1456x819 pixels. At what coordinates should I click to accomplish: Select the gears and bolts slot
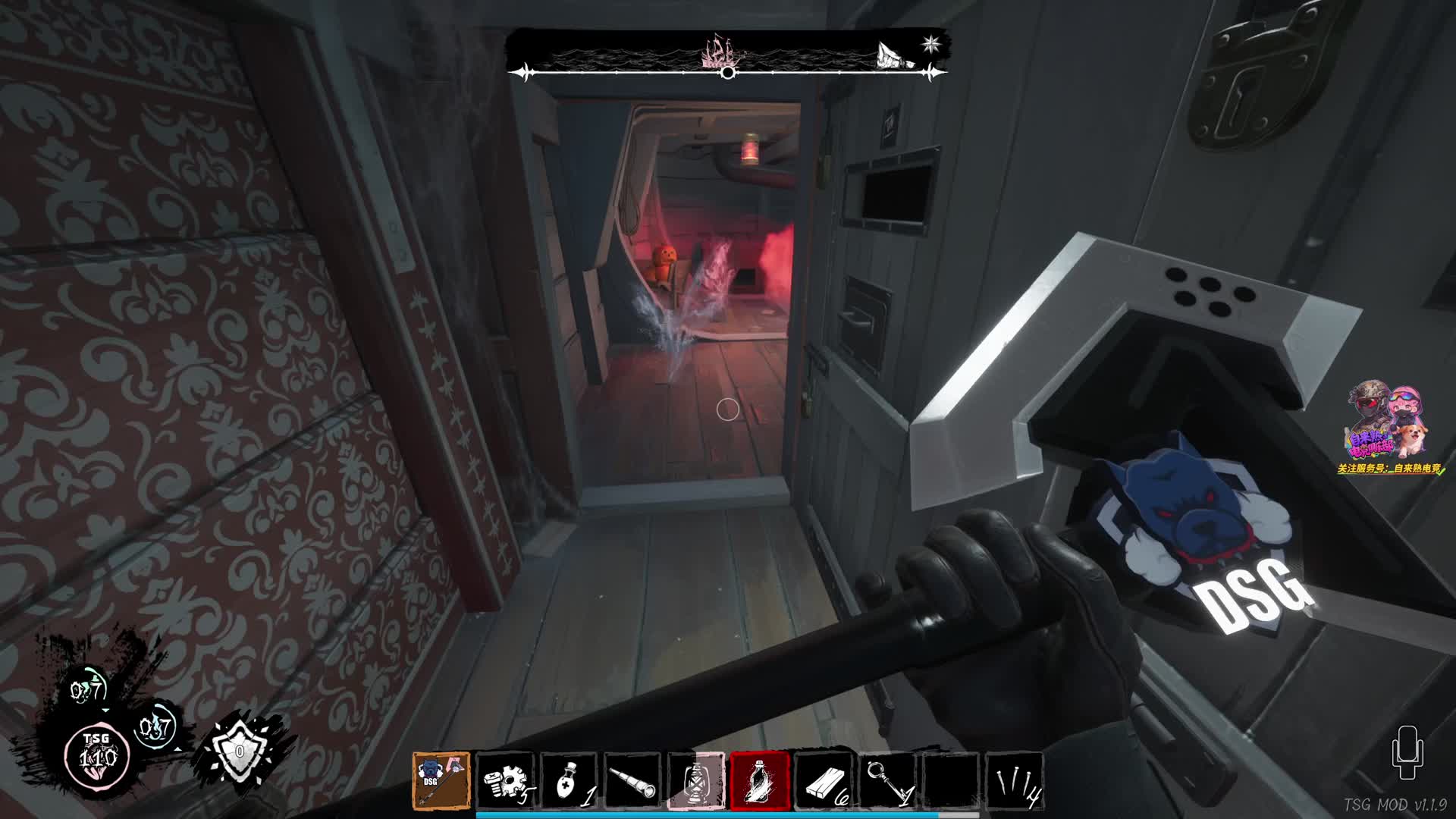click(506, 781)
